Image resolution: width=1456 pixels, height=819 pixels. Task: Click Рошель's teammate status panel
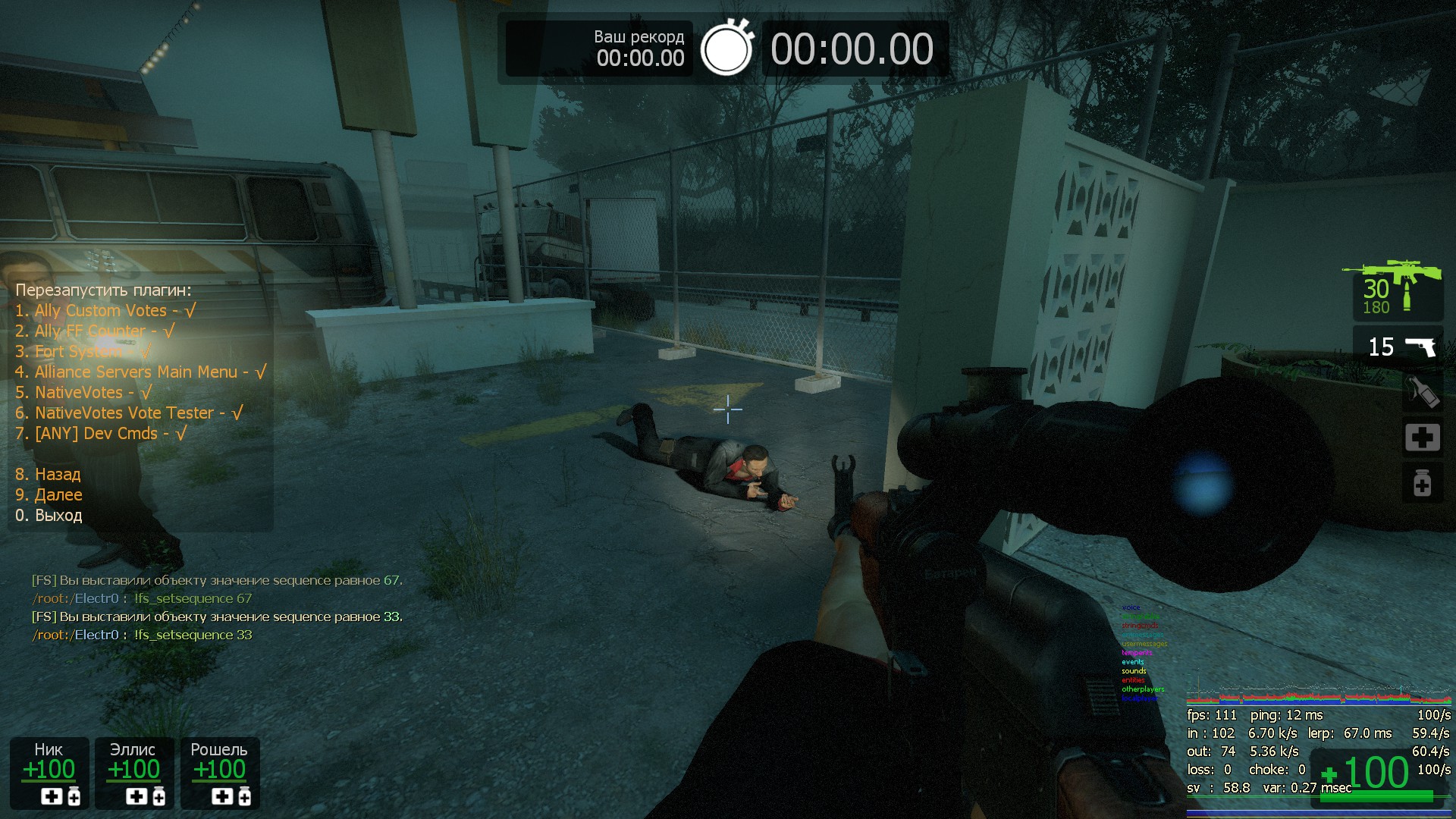tap(219, 773)
